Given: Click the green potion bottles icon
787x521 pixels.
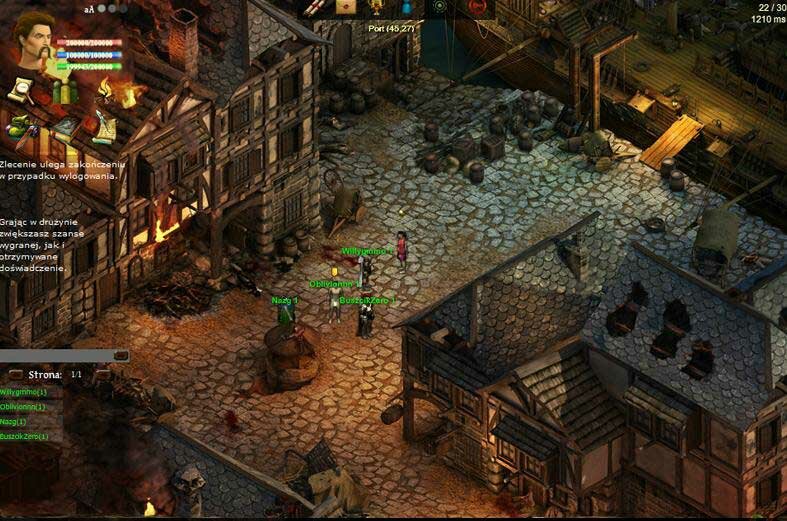Looking at the screenshot, I should [x=63, y=93].
